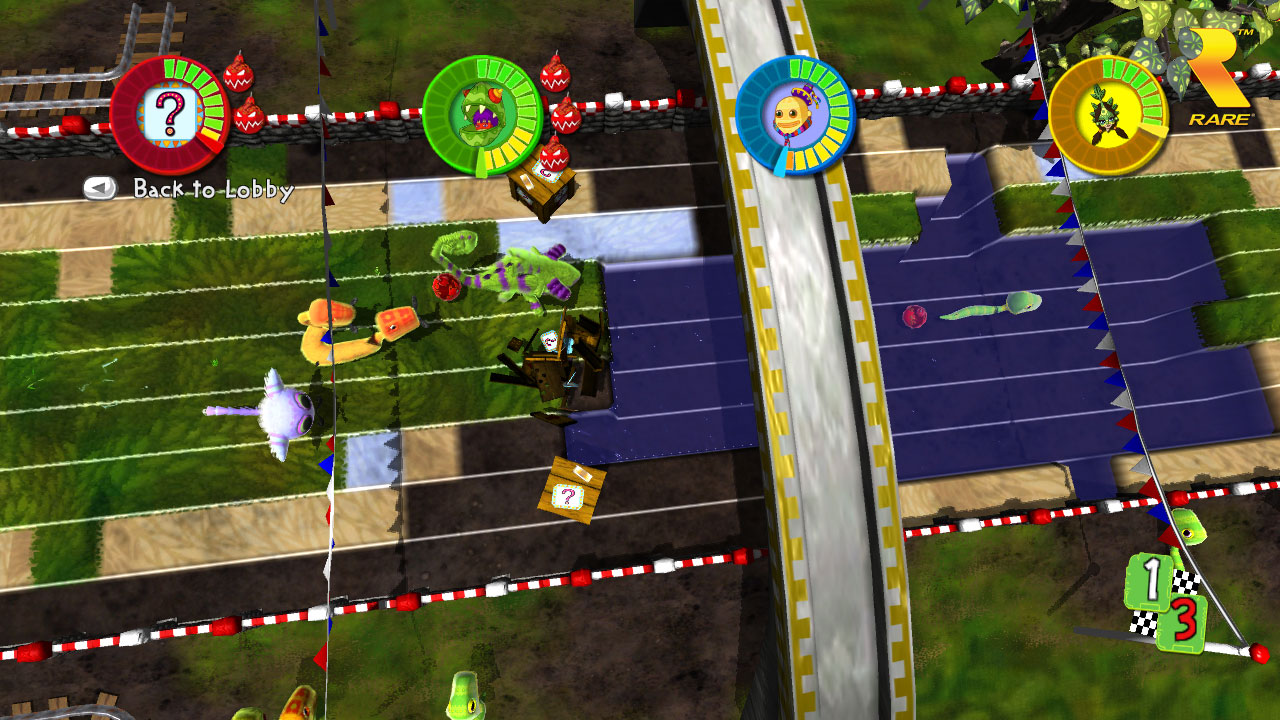
Task: Select the blue jester player badge
Action: [794, 115]
